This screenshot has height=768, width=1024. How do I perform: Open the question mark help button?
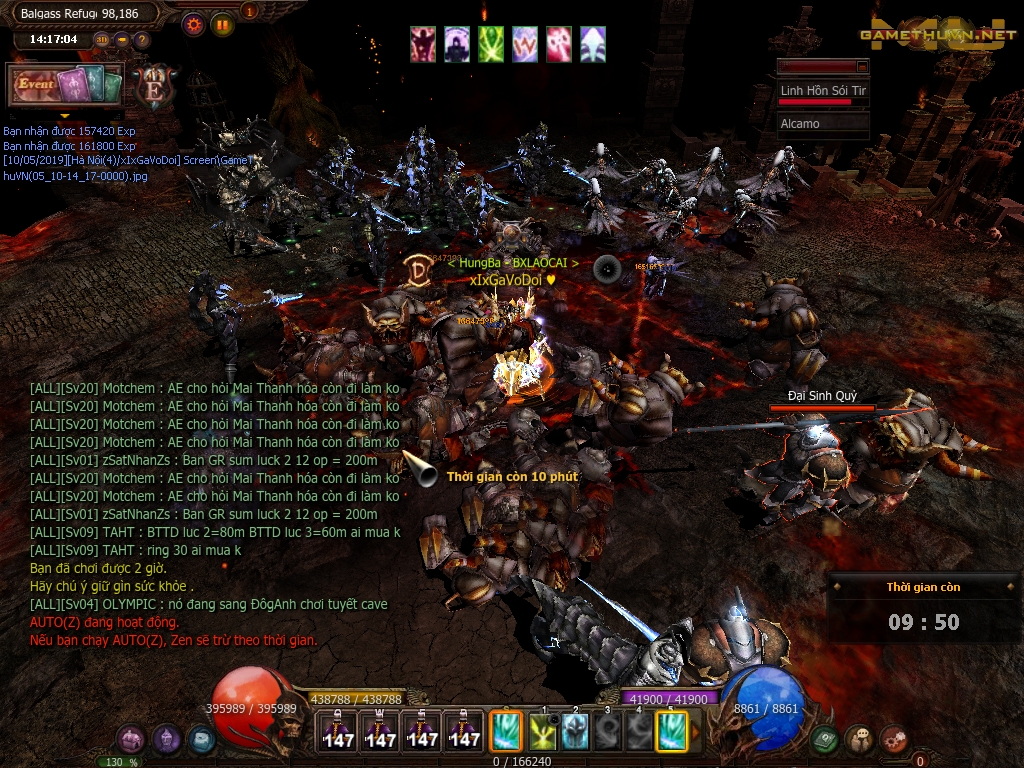pyautogui.click(x=141, y=40)
